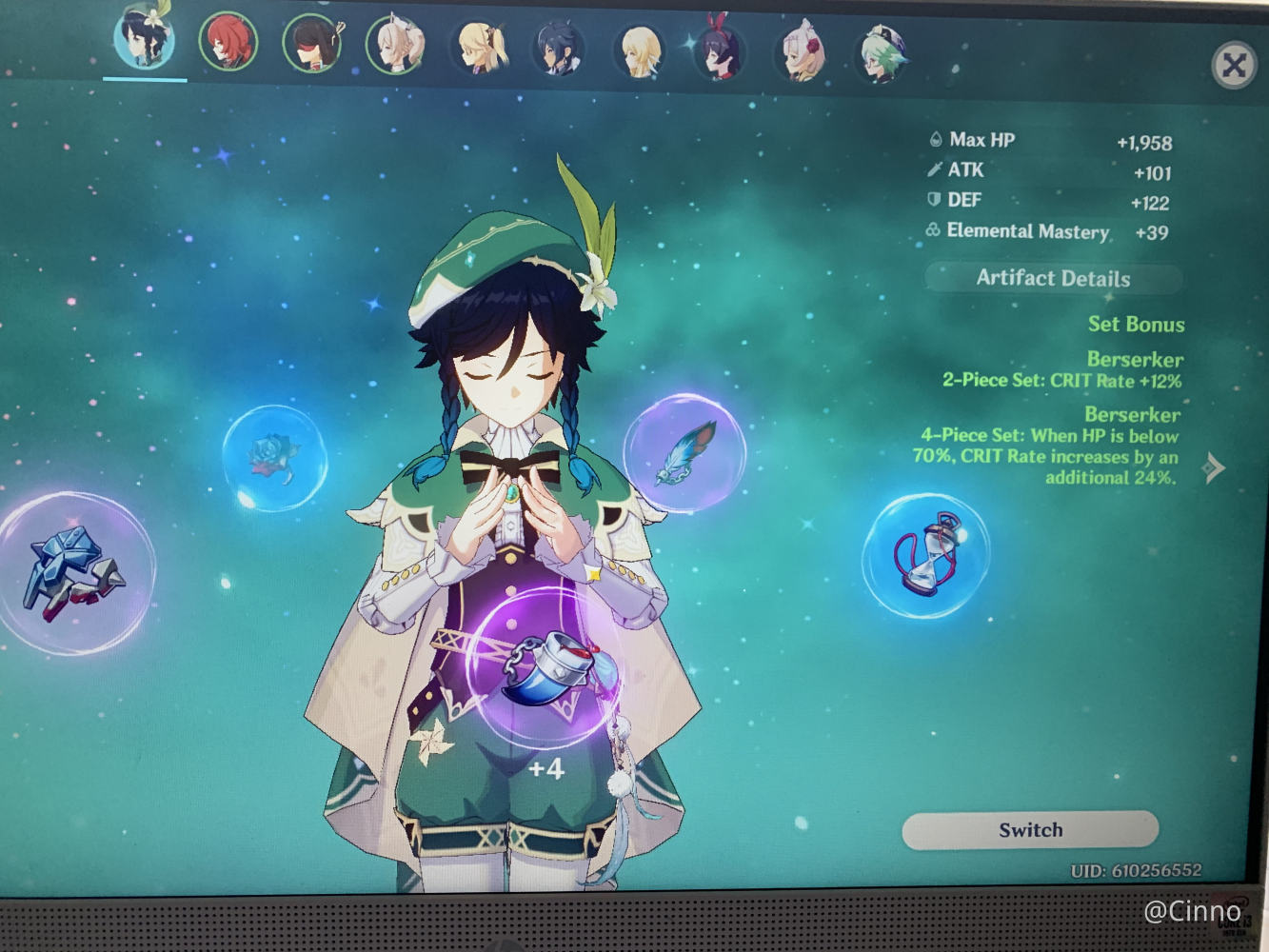Viewport: 1269px width, 952px height.
Task: Select the blue goblet artifact marked +4
Action: [545, 667]
